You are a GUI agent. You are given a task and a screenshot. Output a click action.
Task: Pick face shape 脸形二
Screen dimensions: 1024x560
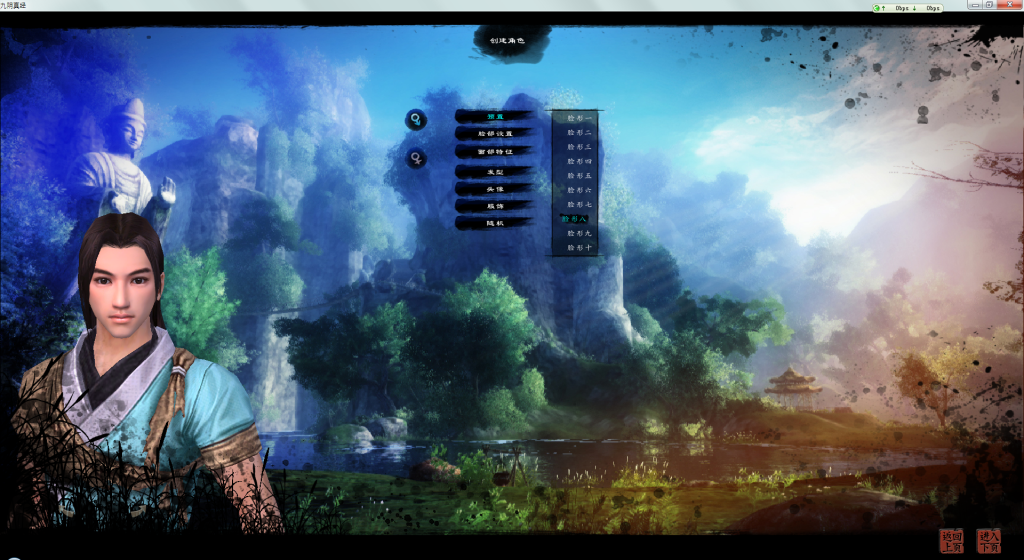(x=579, y=132)
